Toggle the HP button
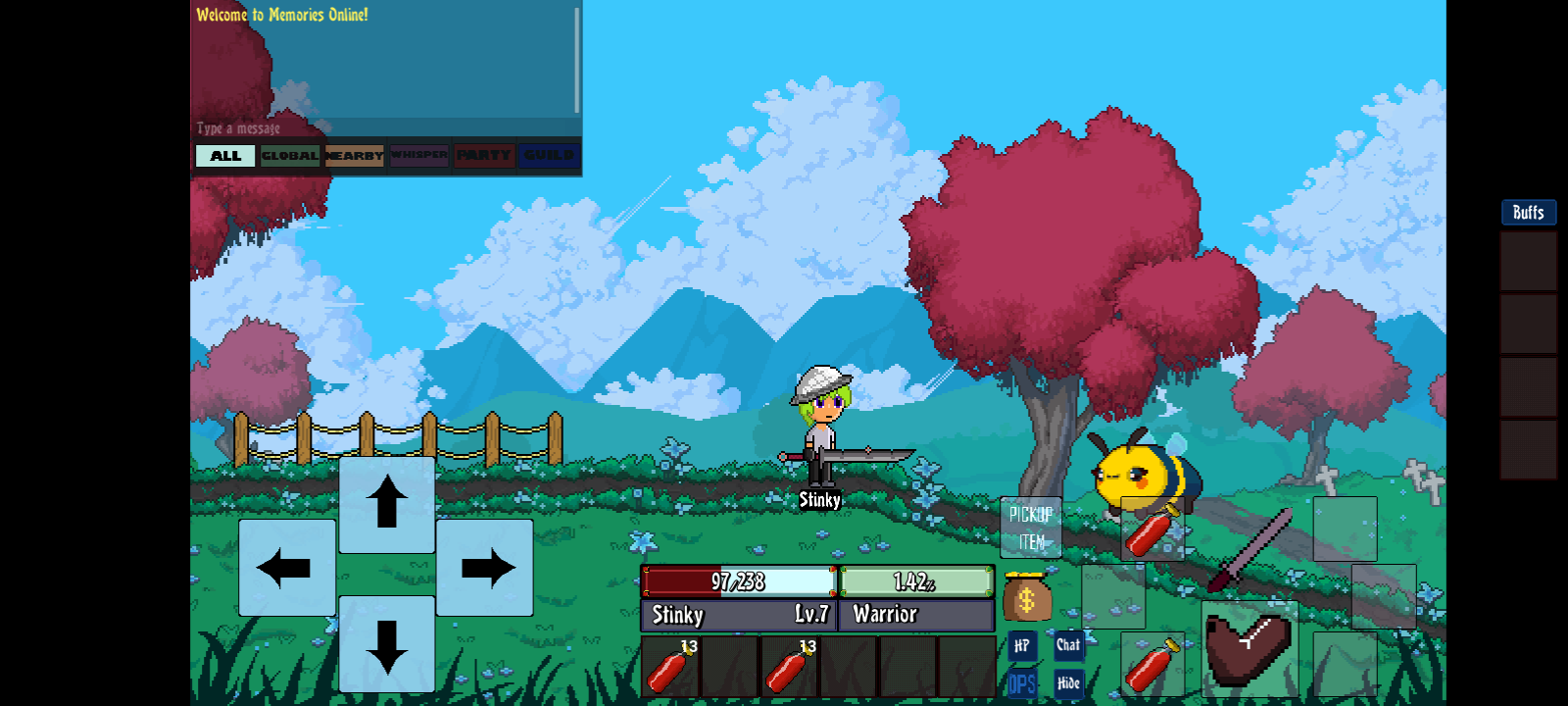 click(1021, 645)
